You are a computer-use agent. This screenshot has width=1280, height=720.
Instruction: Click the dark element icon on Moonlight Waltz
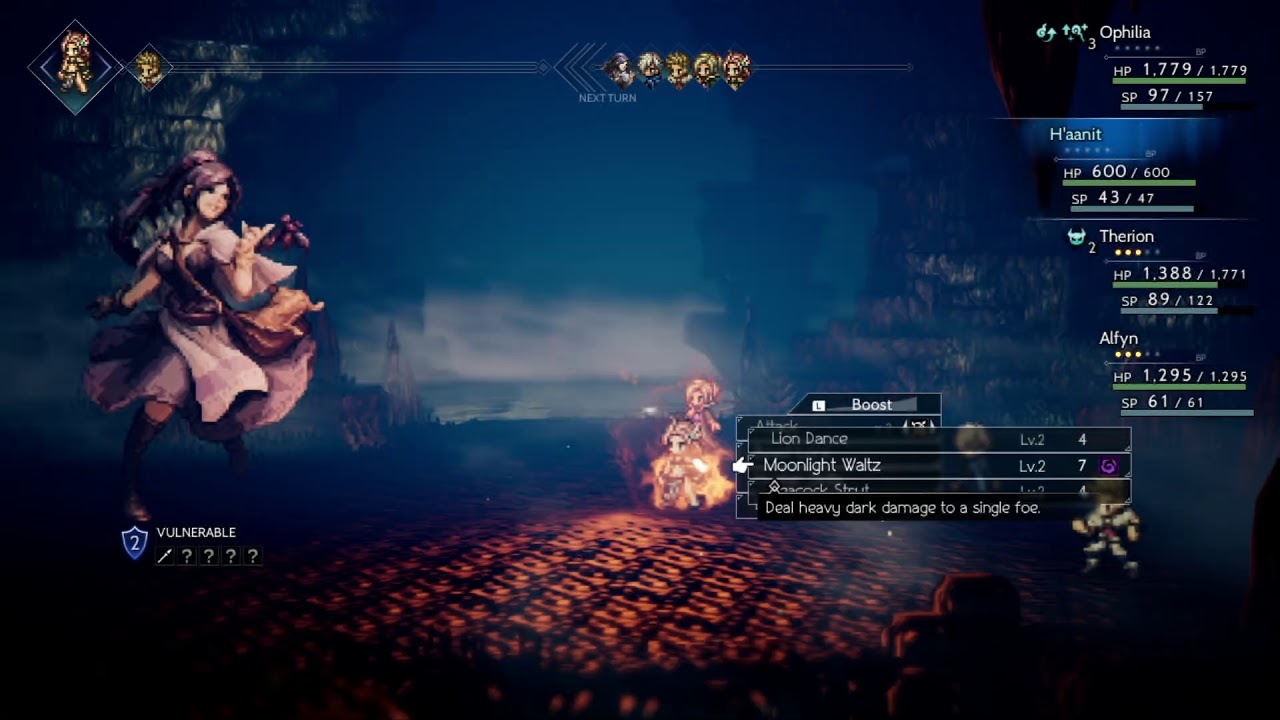pos(1108,466)
